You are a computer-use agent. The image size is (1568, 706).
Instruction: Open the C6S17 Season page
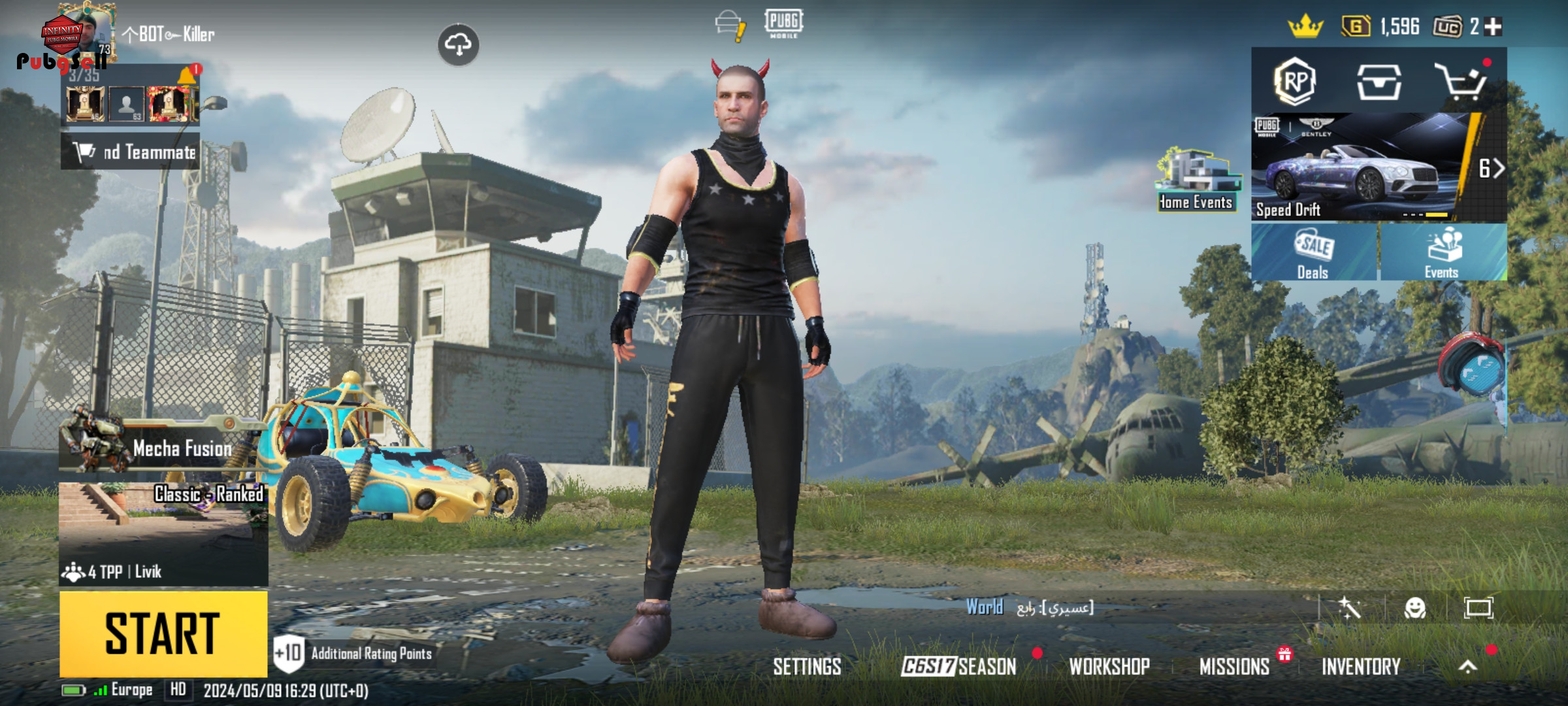[958, 667]
